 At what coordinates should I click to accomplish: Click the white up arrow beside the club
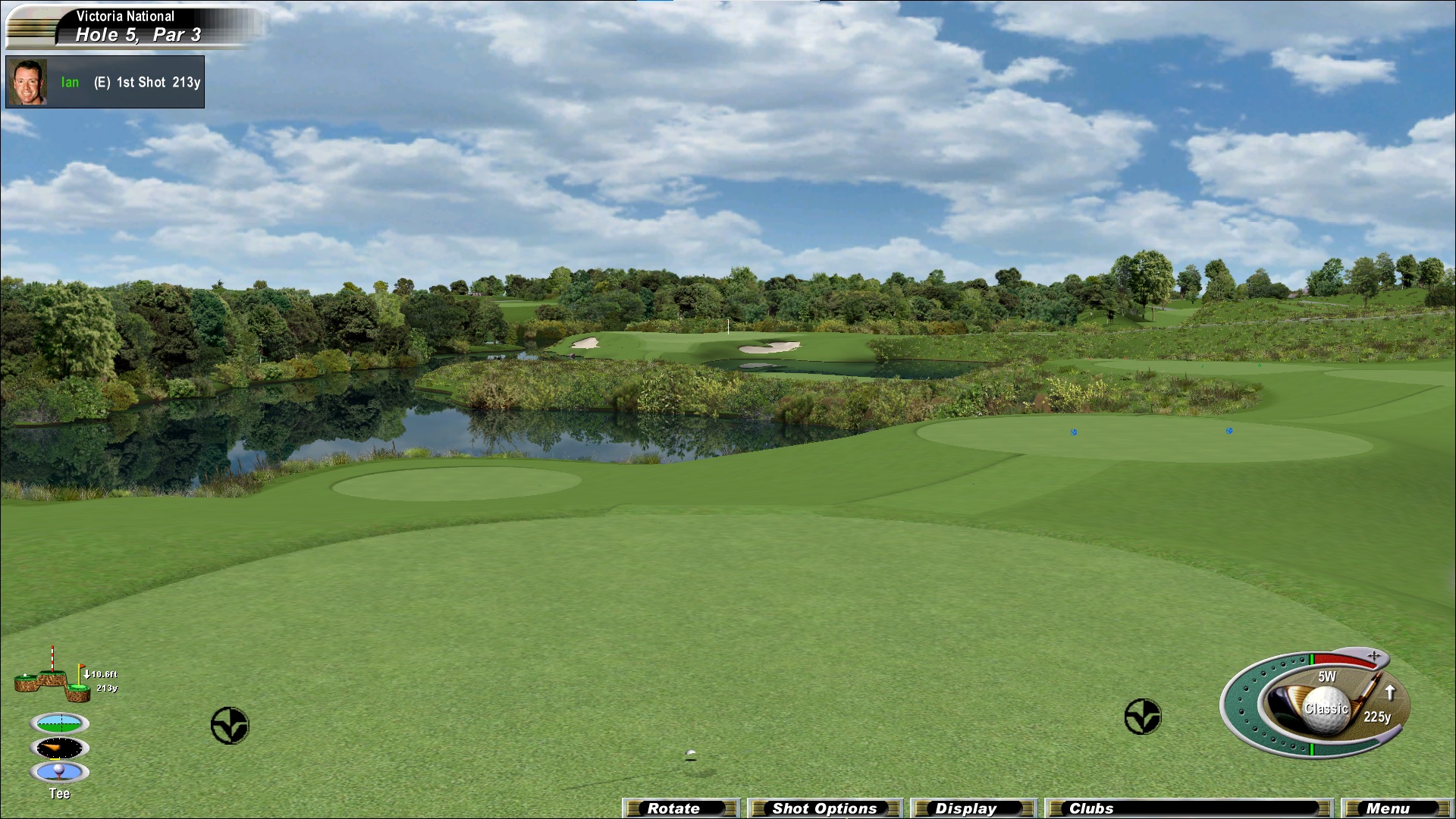tap(1390, 692)
